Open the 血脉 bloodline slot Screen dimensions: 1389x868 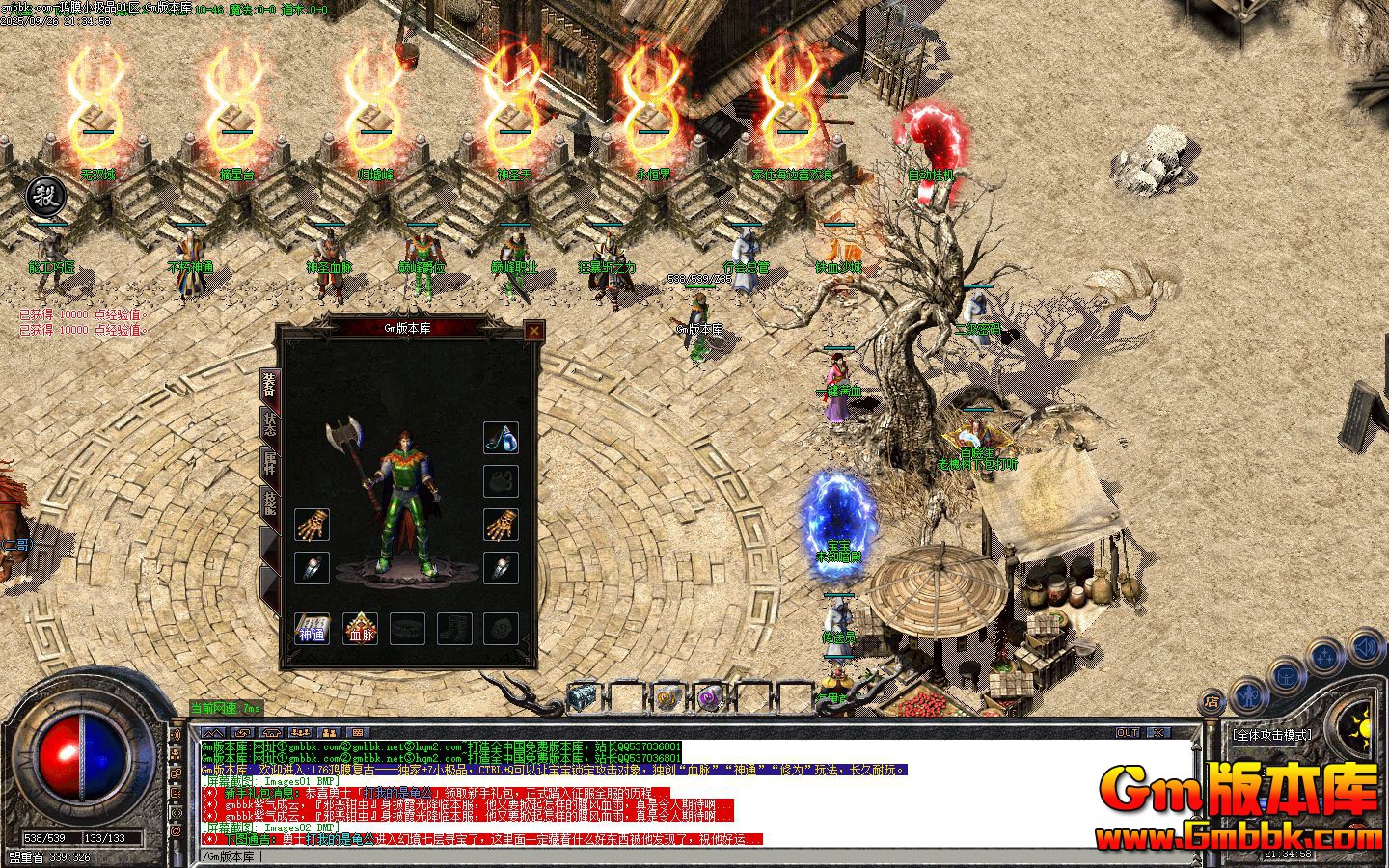click(362, 629)
